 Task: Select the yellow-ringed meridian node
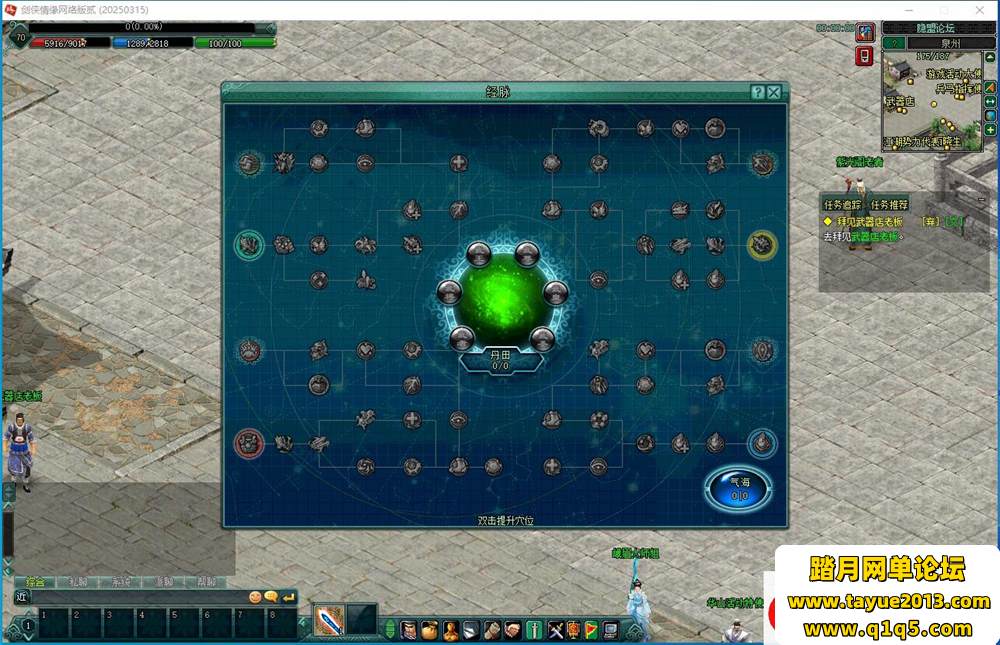point(762,243)
